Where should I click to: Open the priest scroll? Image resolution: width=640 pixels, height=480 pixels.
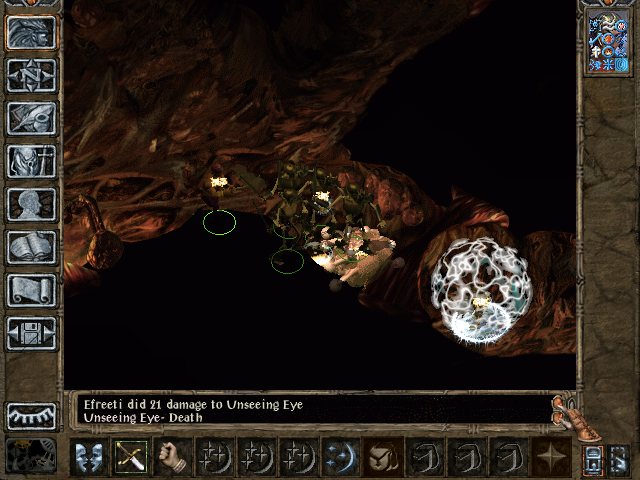(32, 290)
